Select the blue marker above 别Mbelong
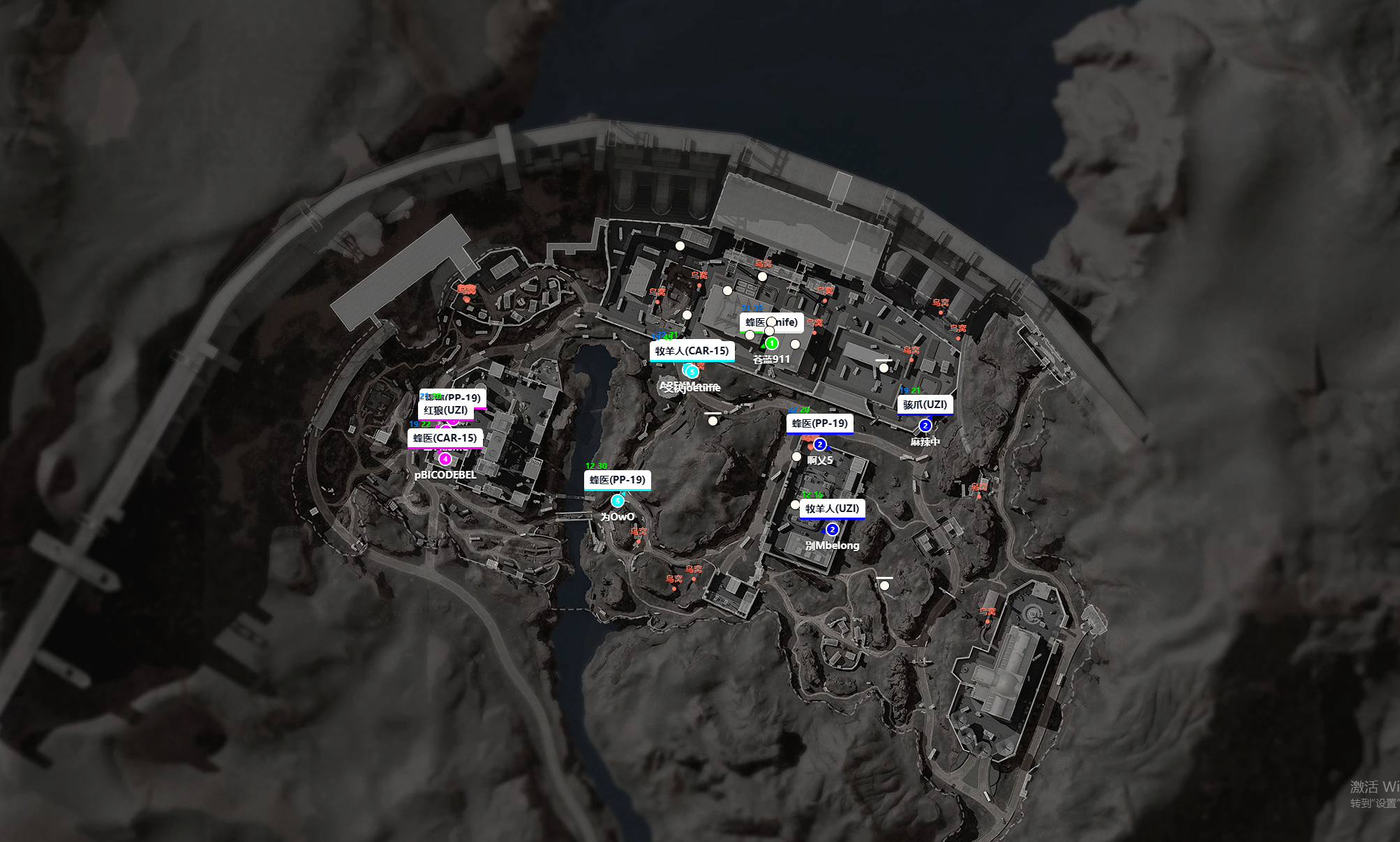Image resolution: width=1400 pixels, height=842 pixels. coord(832,529)
